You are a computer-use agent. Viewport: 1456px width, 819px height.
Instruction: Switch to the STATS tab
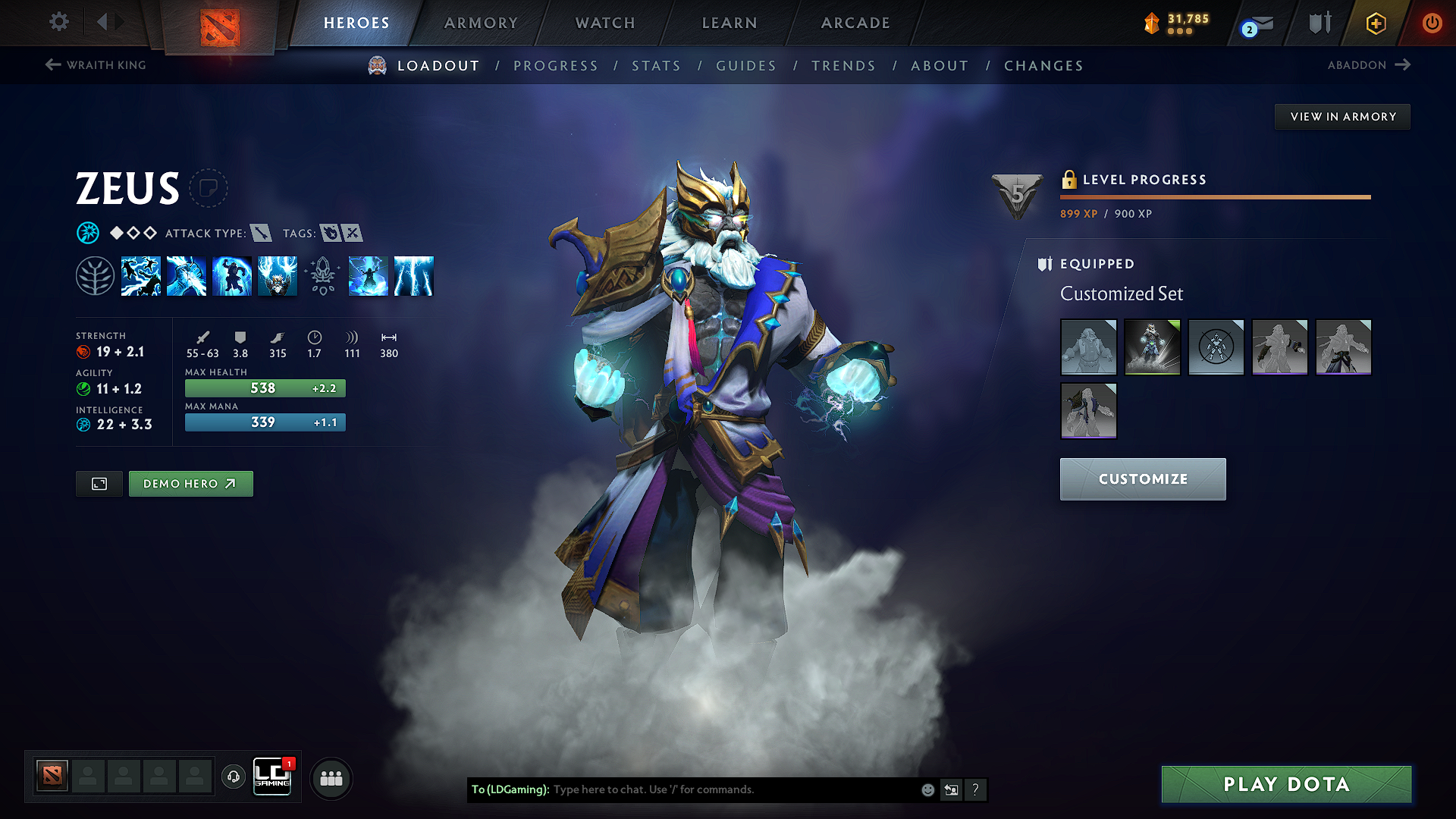656,66
